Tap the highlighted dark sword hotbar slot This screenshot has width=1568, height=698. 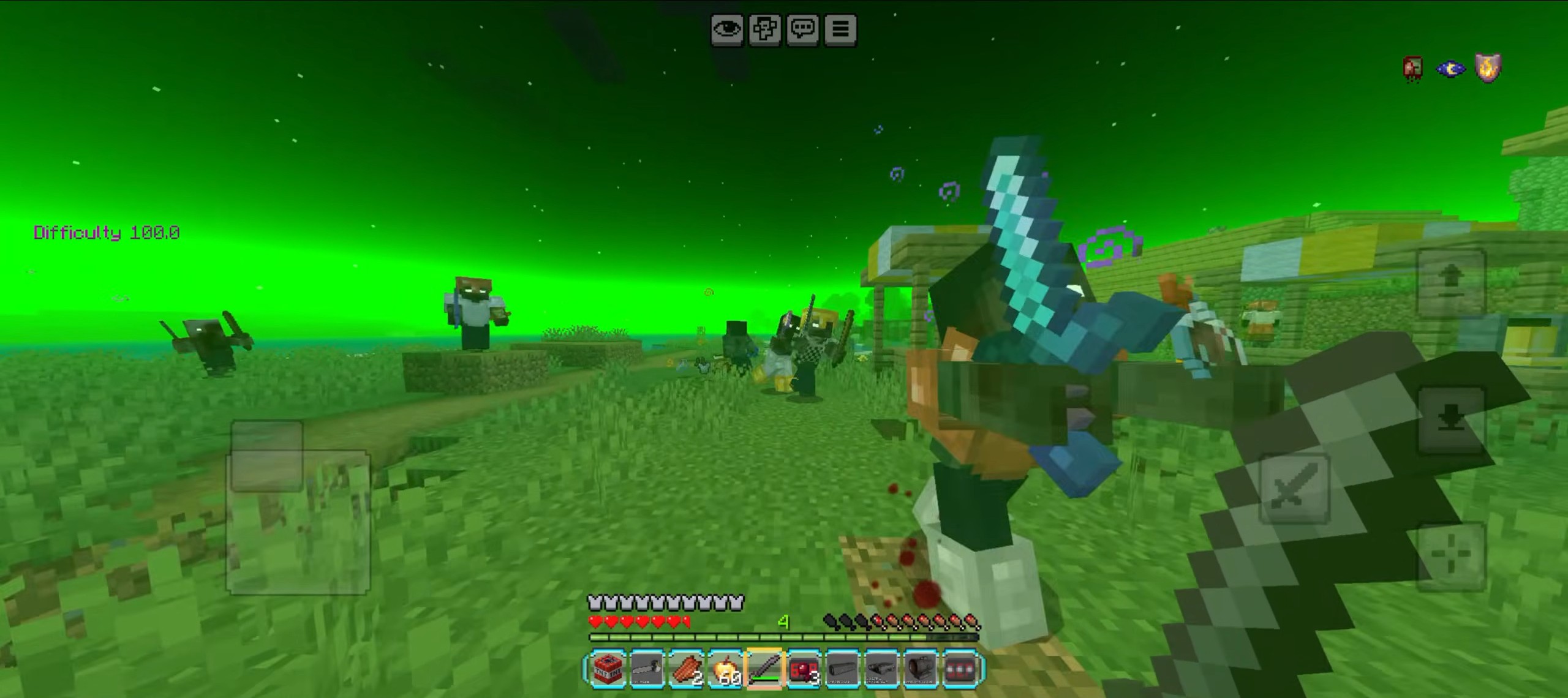764,669
